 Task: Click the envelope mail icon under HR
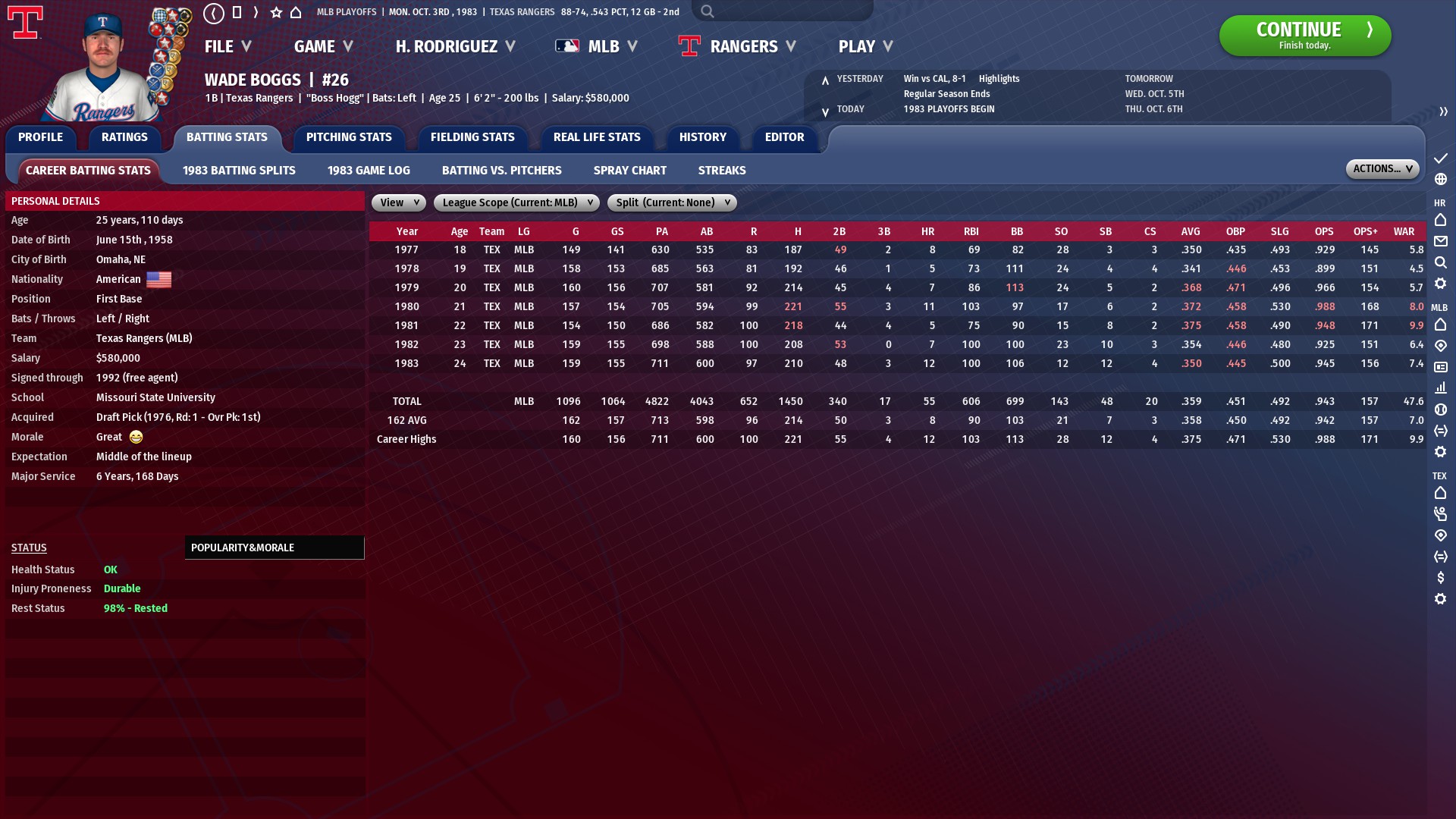1440,241
